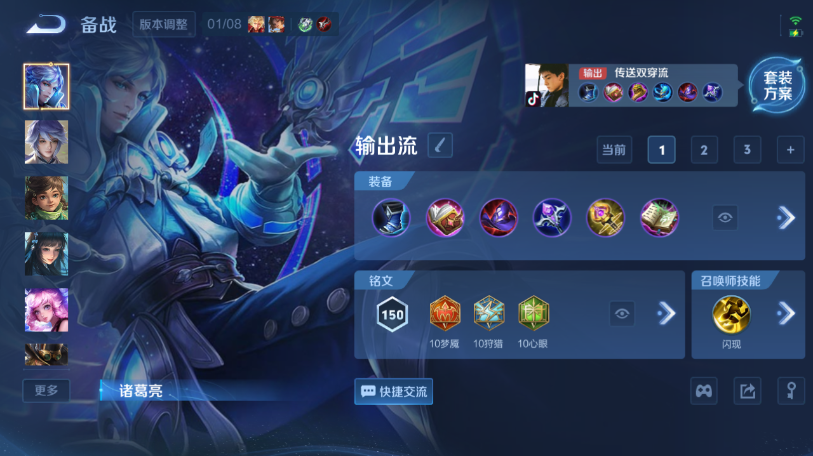Image resolution: width=813 pixels, height=456 pixels.
Task: Click the 当前 loadout button
Action: coord(613,150)
